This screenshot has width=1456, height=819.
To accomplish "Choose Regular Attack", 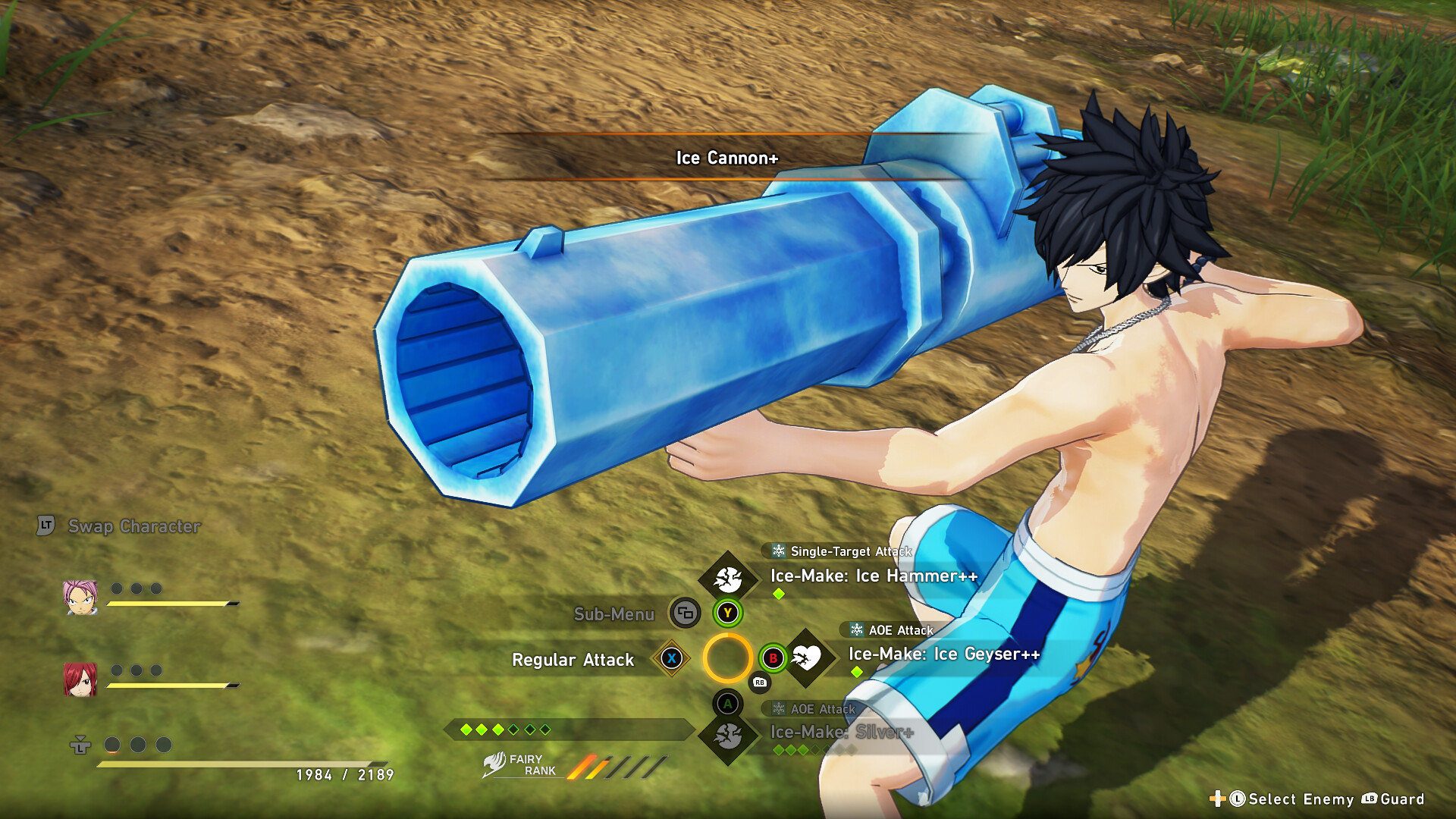I will [573, 660].
